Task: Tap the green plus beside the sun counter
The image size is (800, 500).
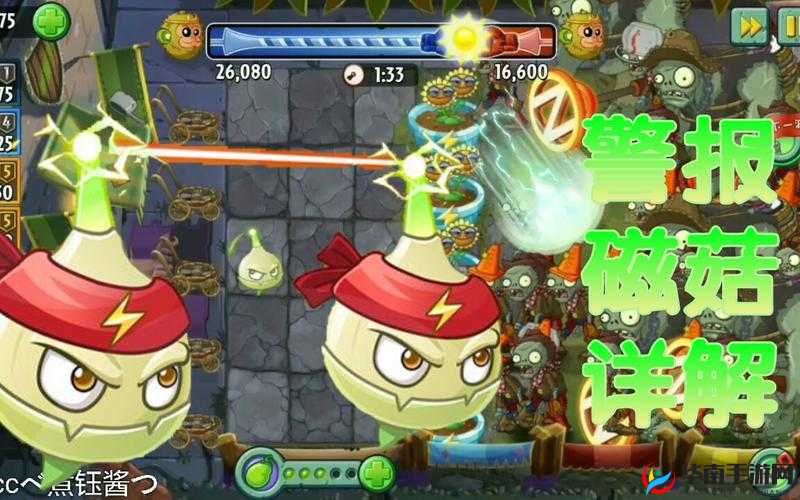Action: [50, 21]
